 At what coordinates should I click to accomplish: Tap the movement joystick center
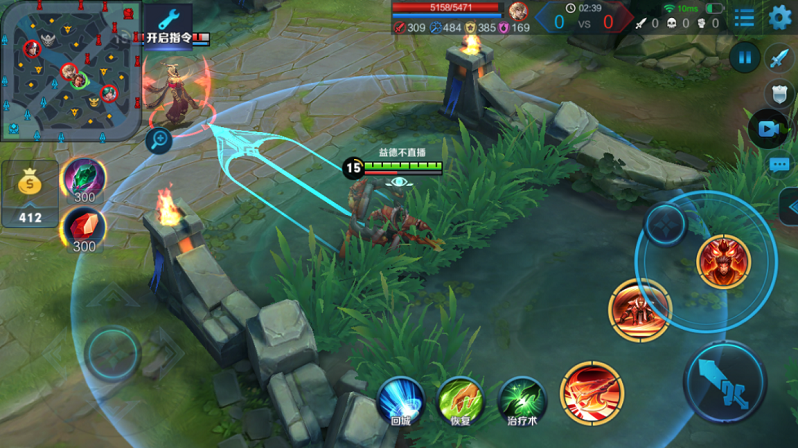[111, 353]
